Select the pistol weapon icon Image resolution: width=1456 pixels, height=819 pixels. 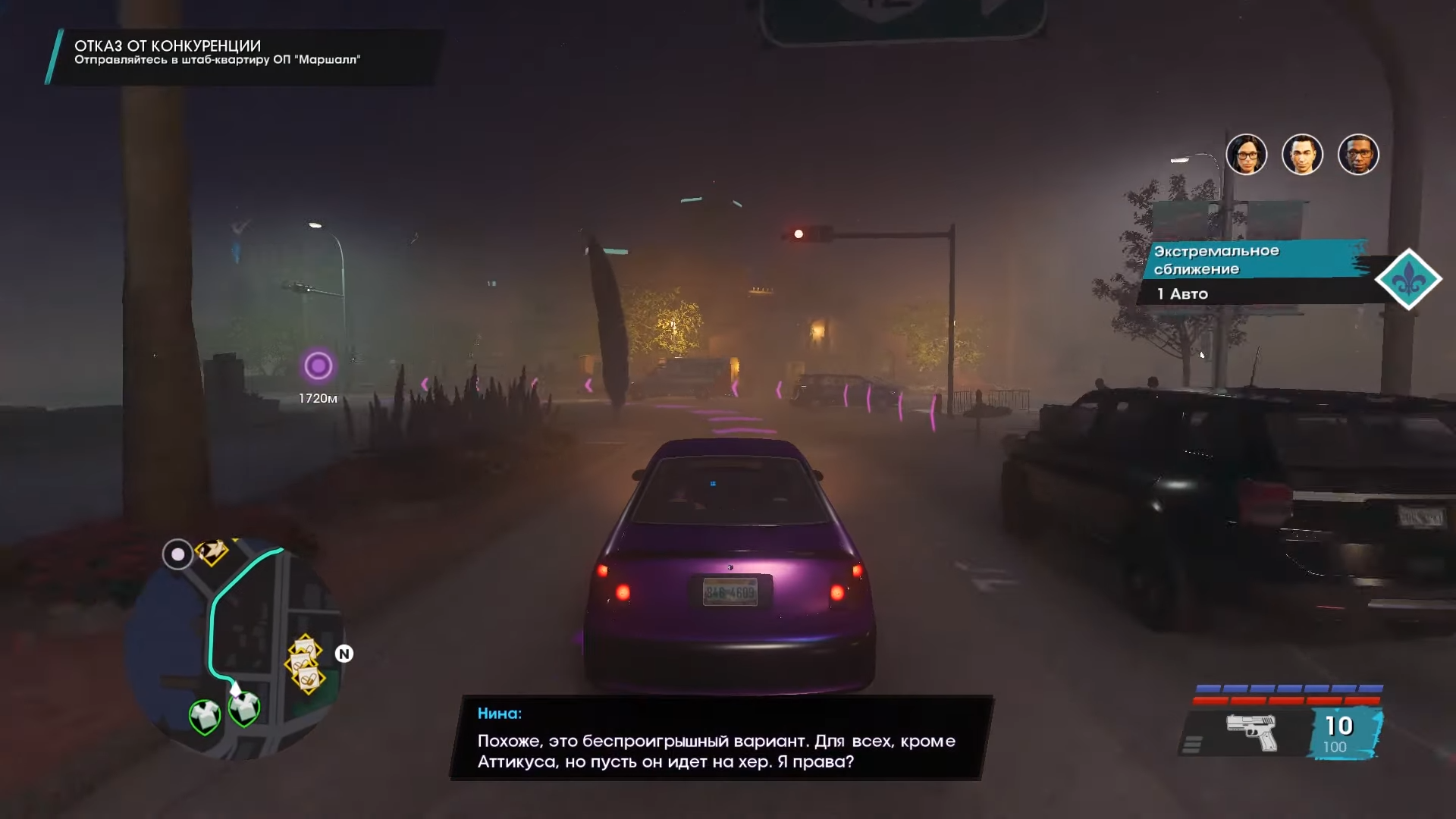pos(1251,732)
